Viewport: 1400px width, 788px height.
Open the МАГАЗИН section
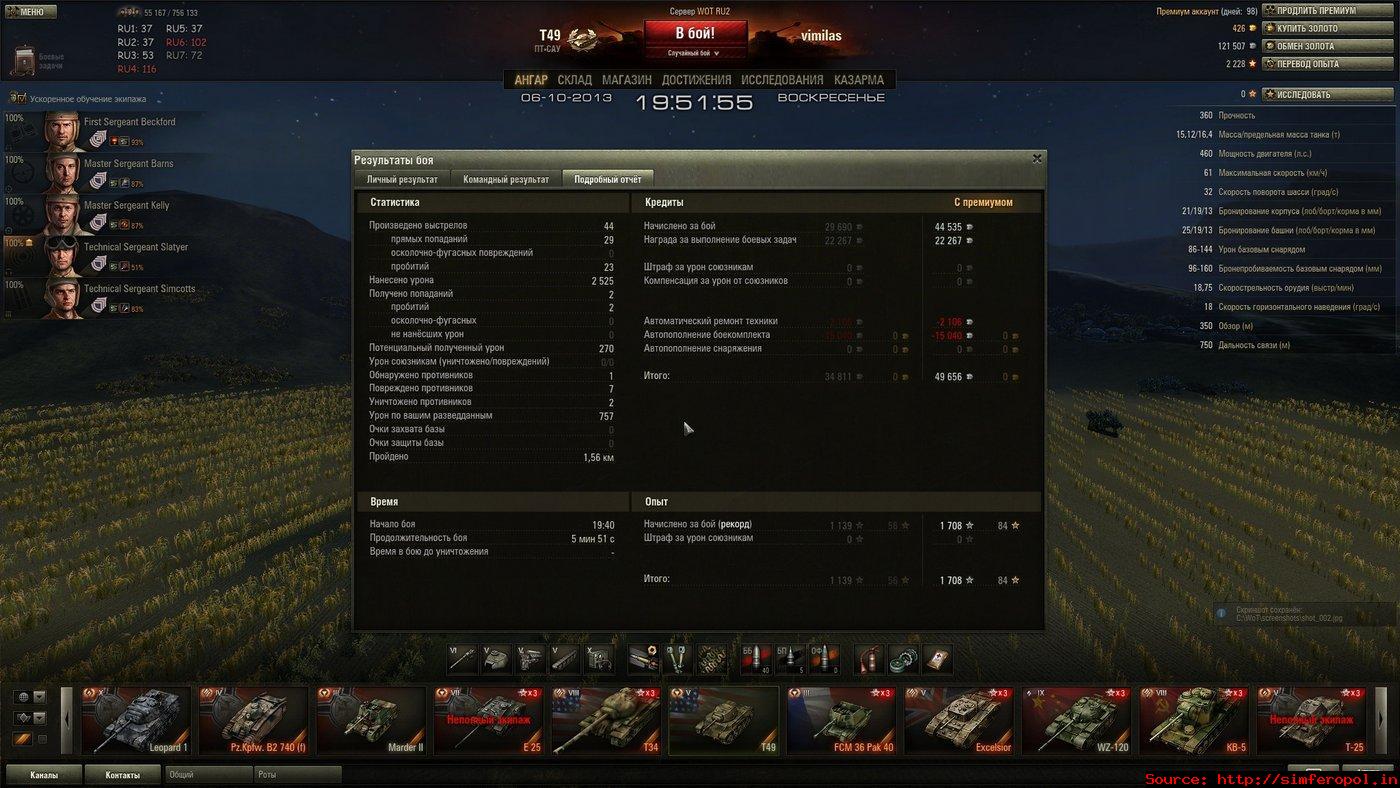[627, 80]
